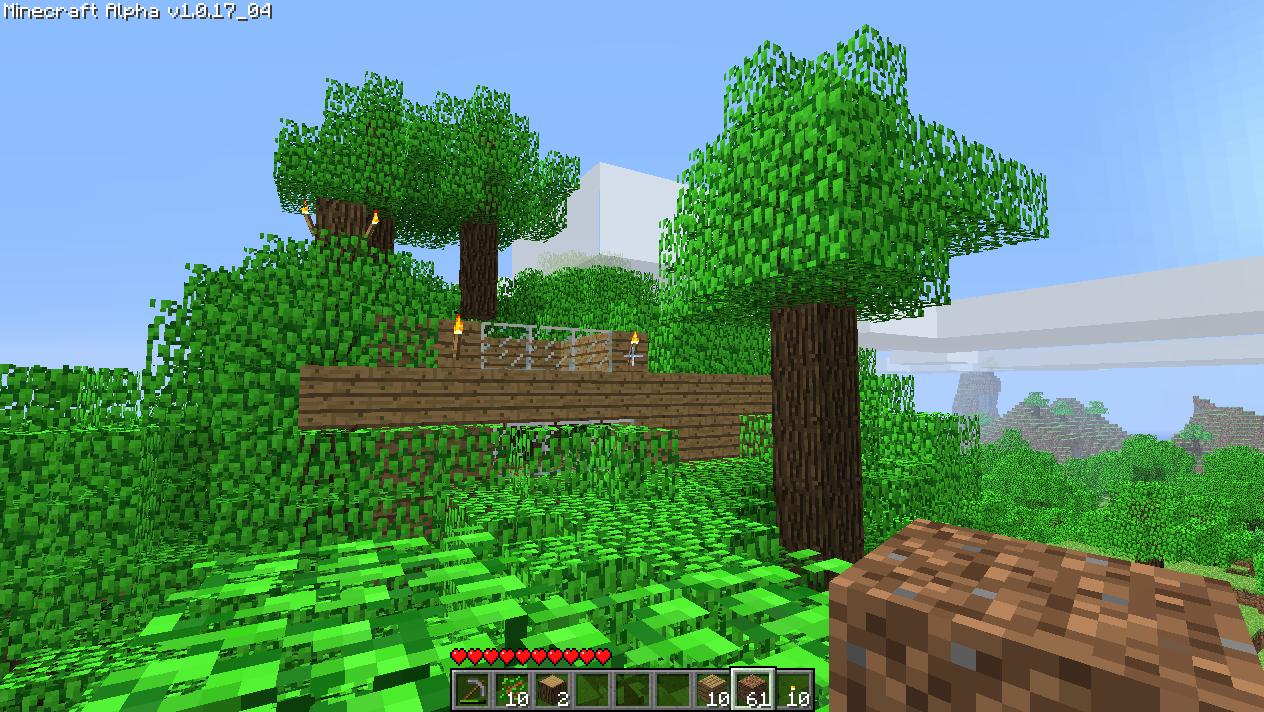Viewport: 1264px width, 712px height.
Task: Pick the torch stack in hotbar
Action: [x=793, y=690]
